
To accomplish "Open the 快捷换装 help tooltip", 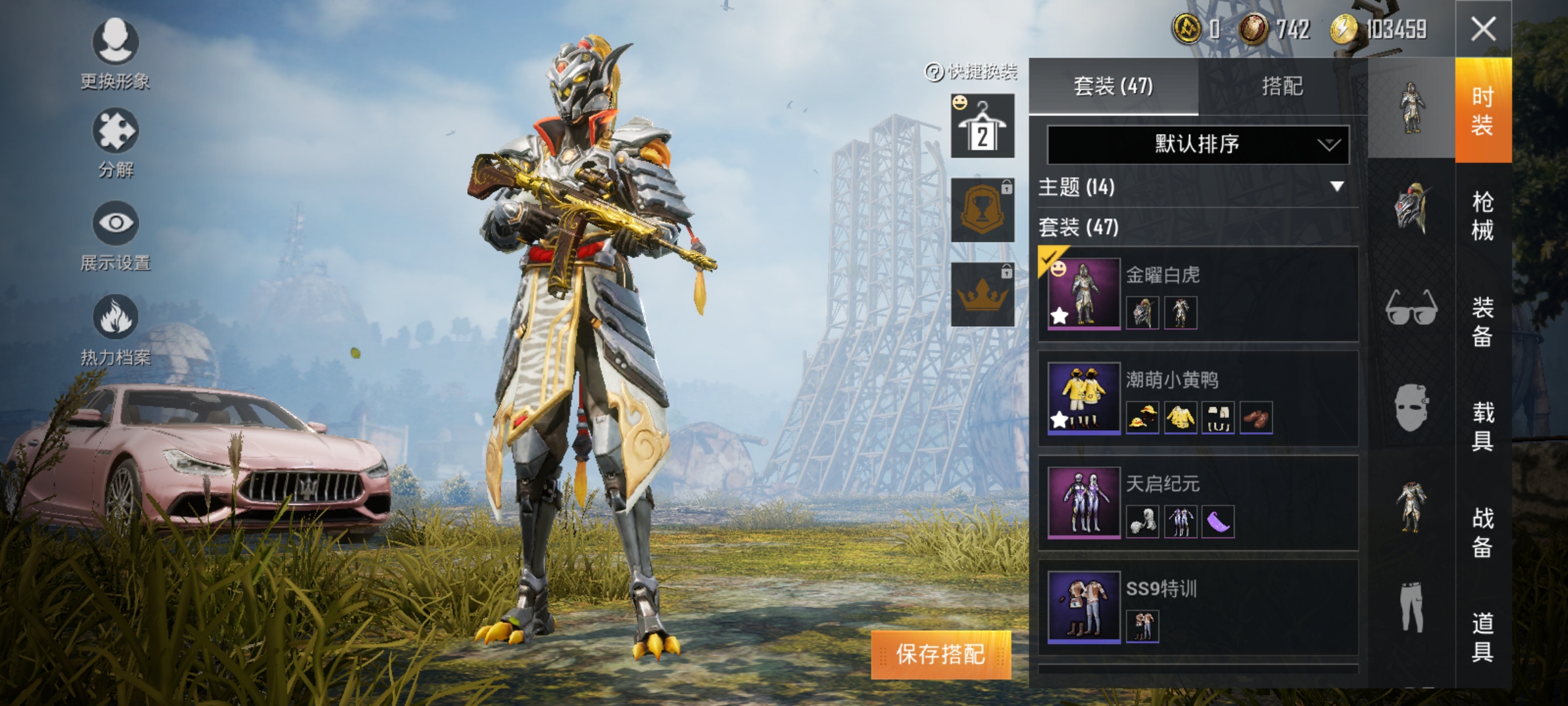I will click(934, 72).
